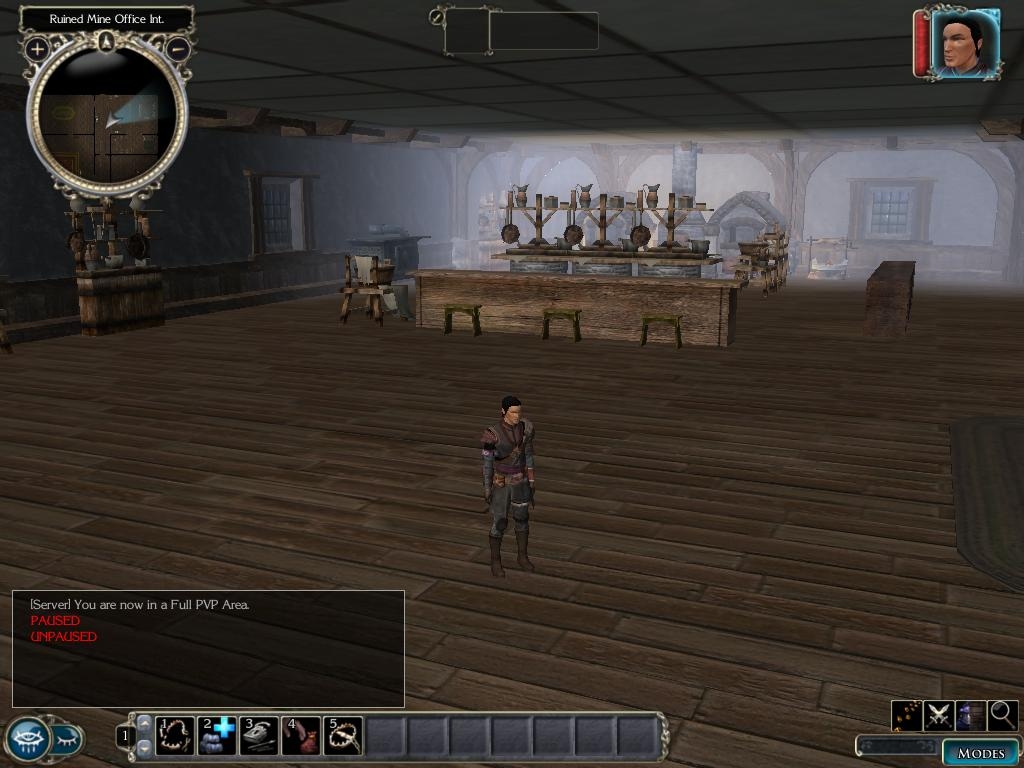Toggle the hooded figure stealth mode
Image resolution: width=1024 pixels, height=768 pixels.
tap(971, 715)
